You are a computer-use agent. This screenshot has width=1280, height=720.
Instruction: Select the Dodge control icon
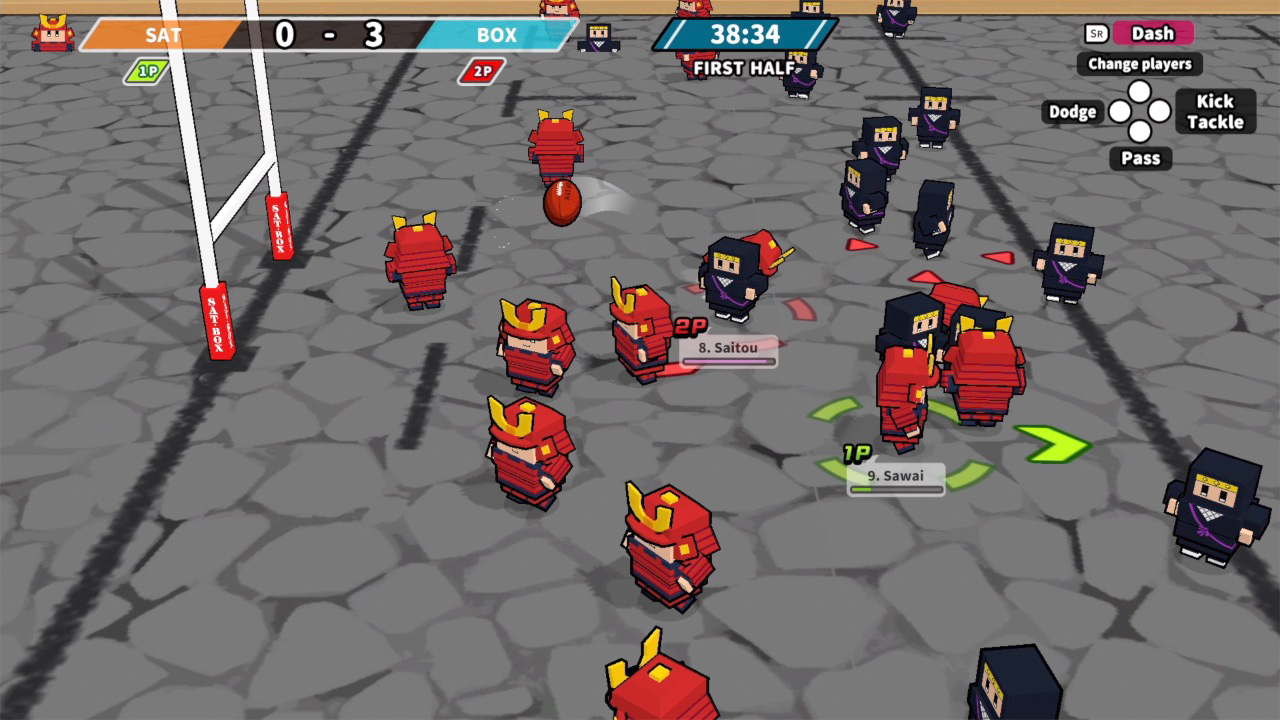click(1071, 111)
